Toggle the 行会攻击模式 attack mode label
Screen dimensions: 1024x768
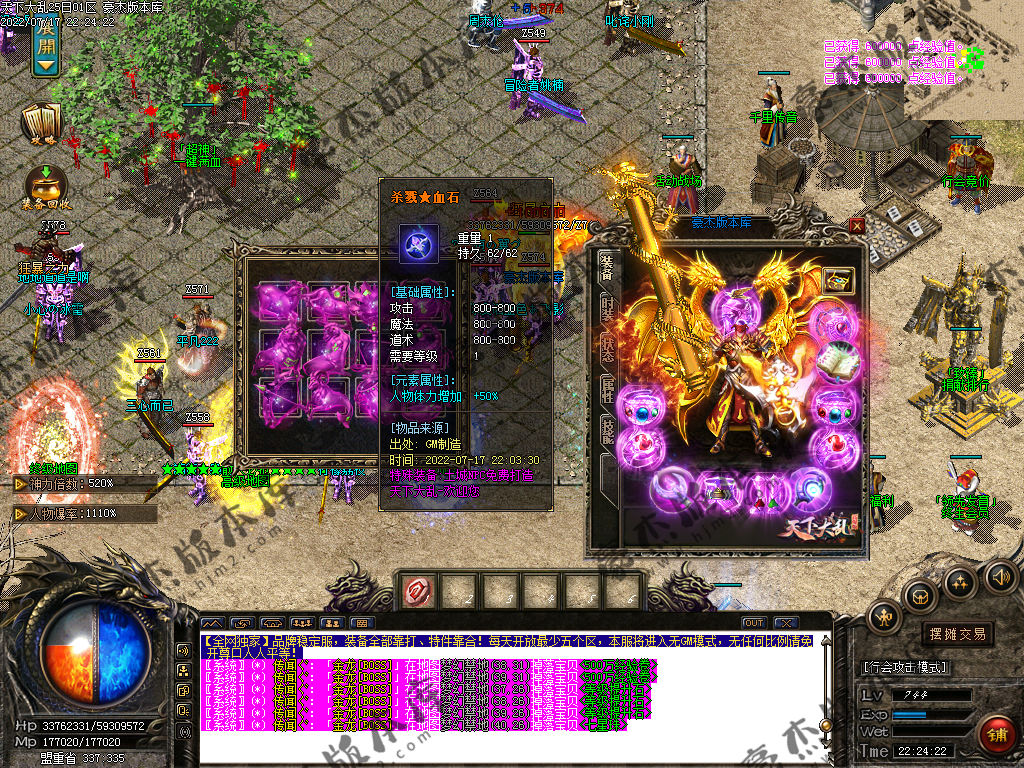click(905, 667)
